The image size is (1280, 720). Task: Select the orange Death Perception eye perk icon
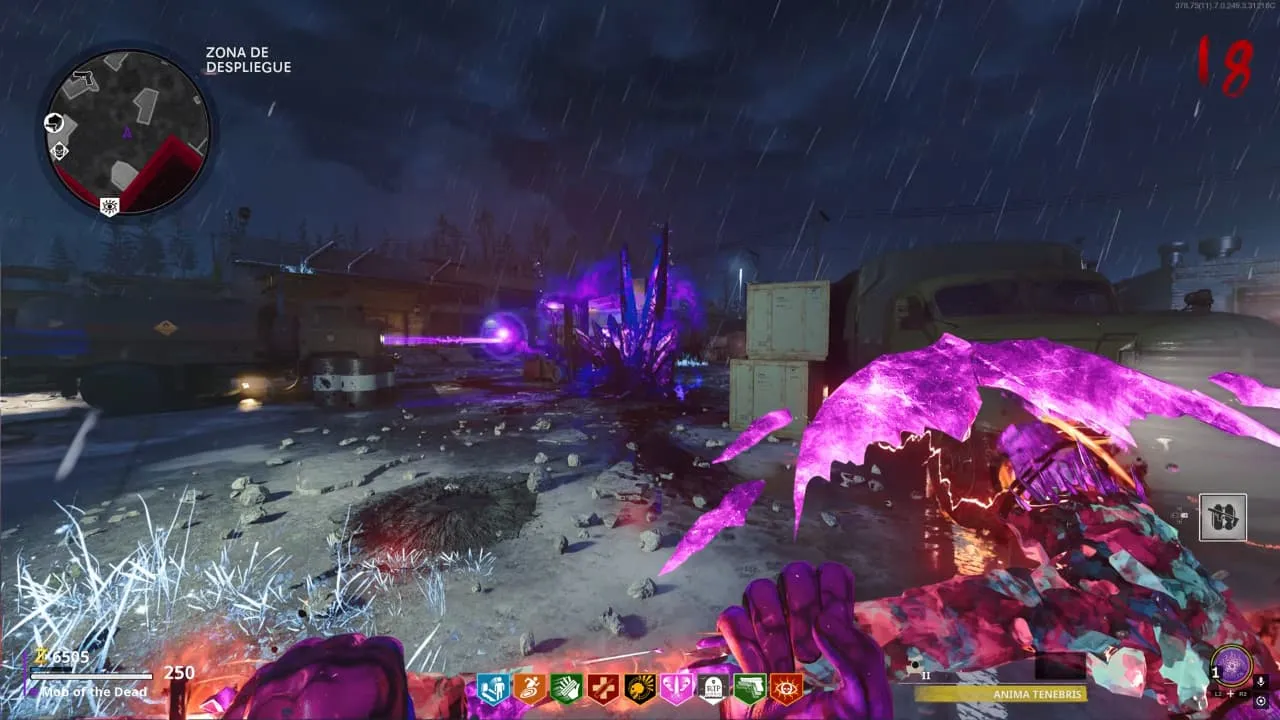tap(787, 688)
